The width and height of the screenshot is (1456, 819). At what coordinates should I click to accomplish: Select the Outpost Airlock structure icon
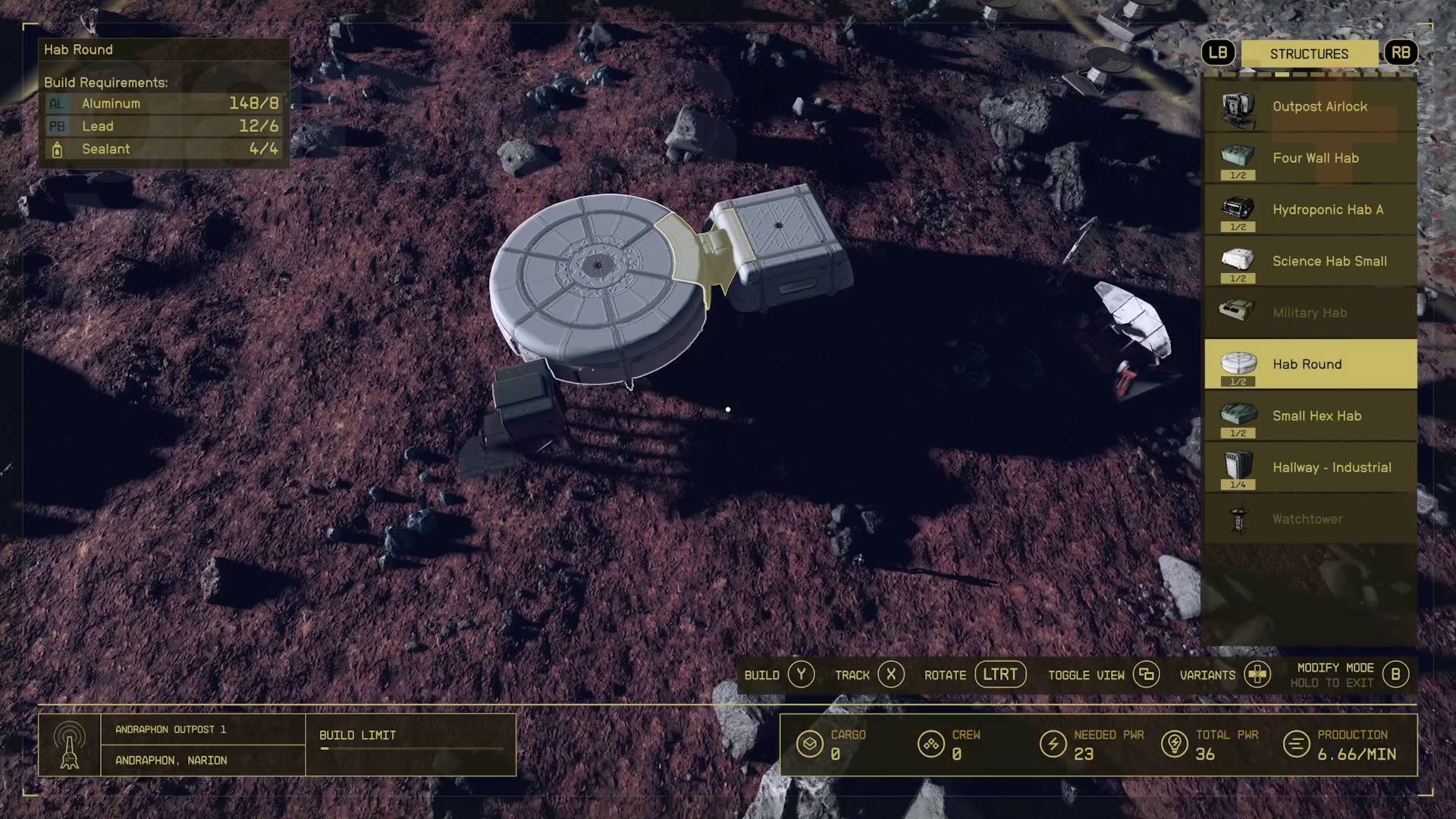point(1238,107)
